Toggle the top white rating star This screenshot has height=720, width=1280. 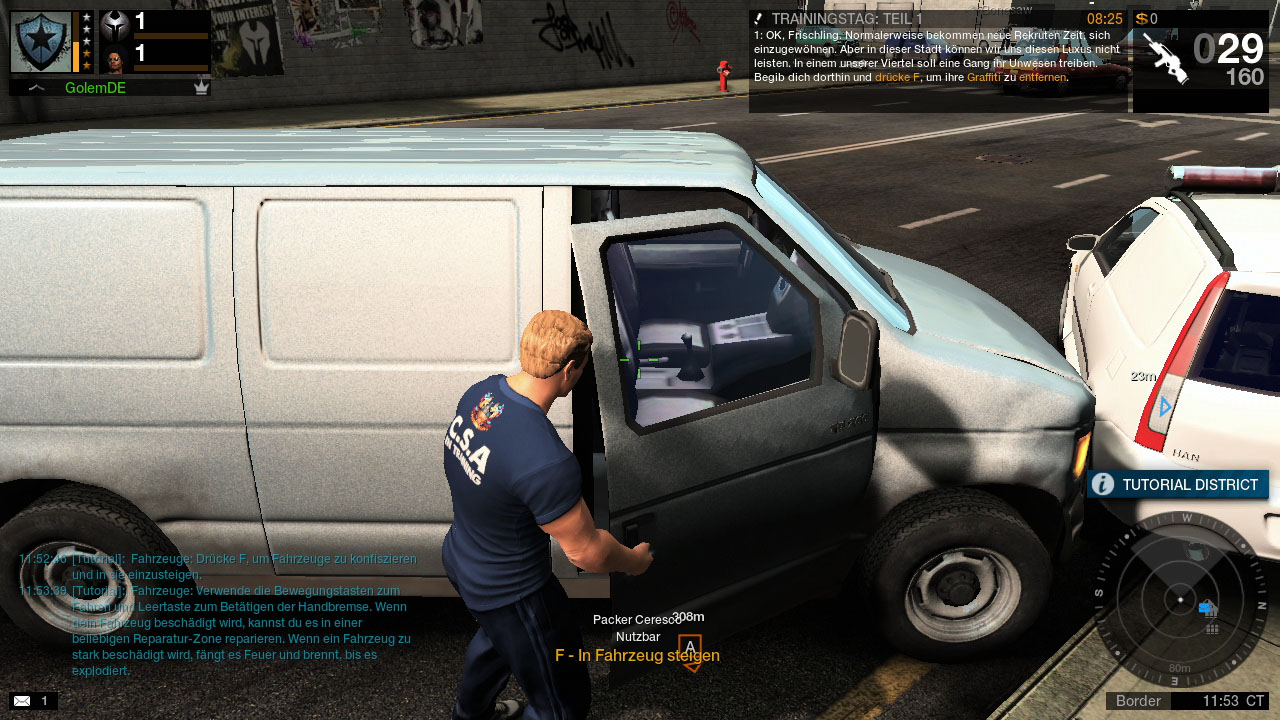tap(85, 17)
